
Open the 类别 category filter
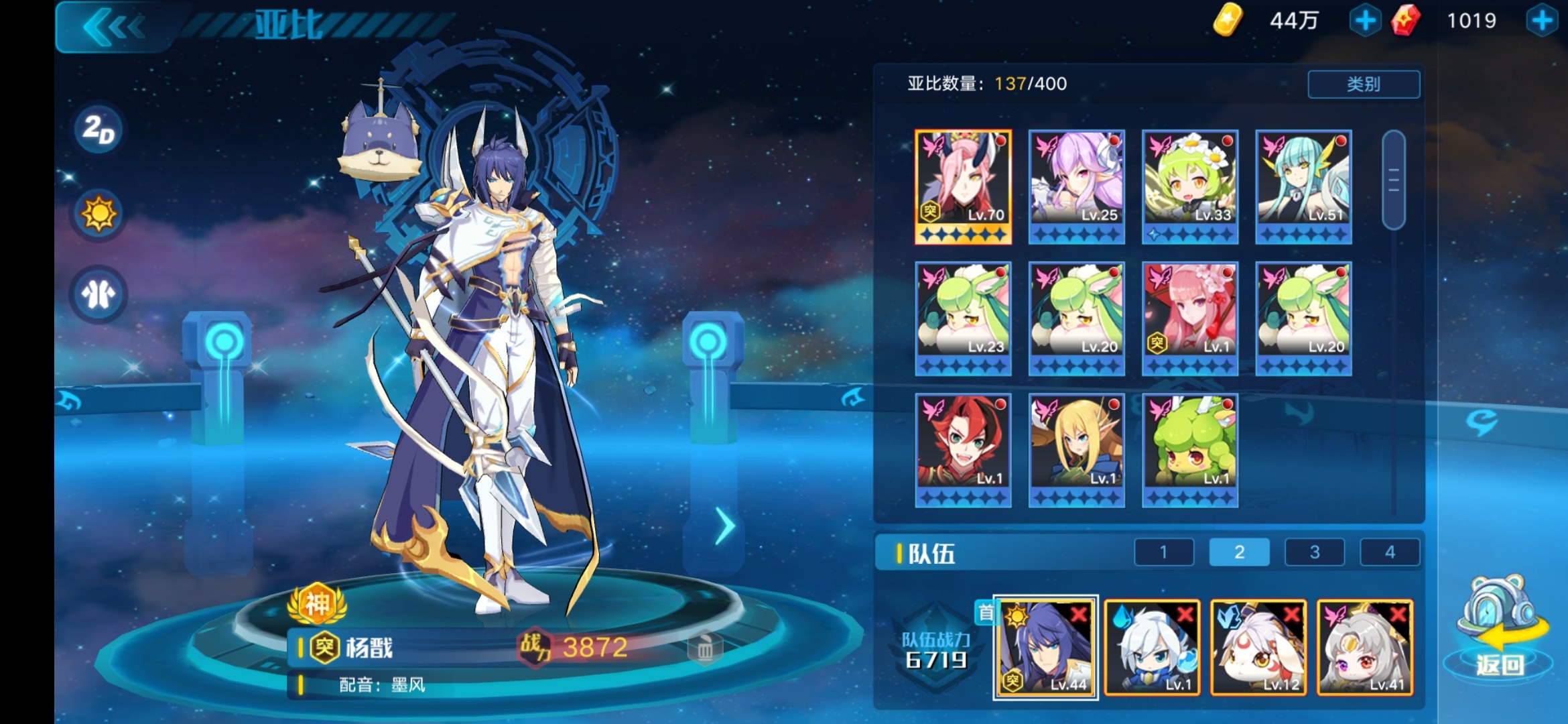click(1363, 84)
